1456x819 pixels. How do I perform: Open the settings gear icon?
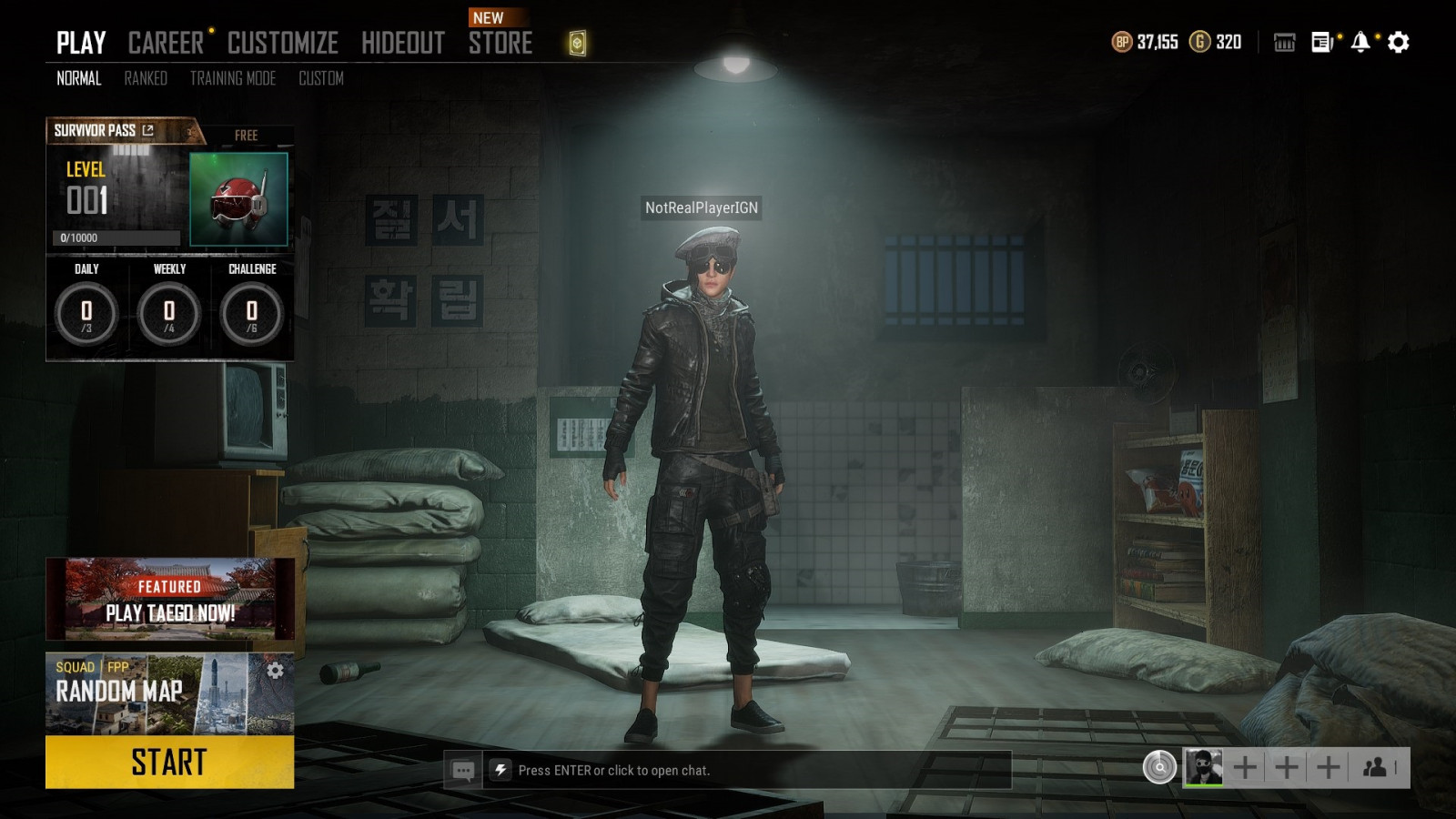[x=1399, y=42]
